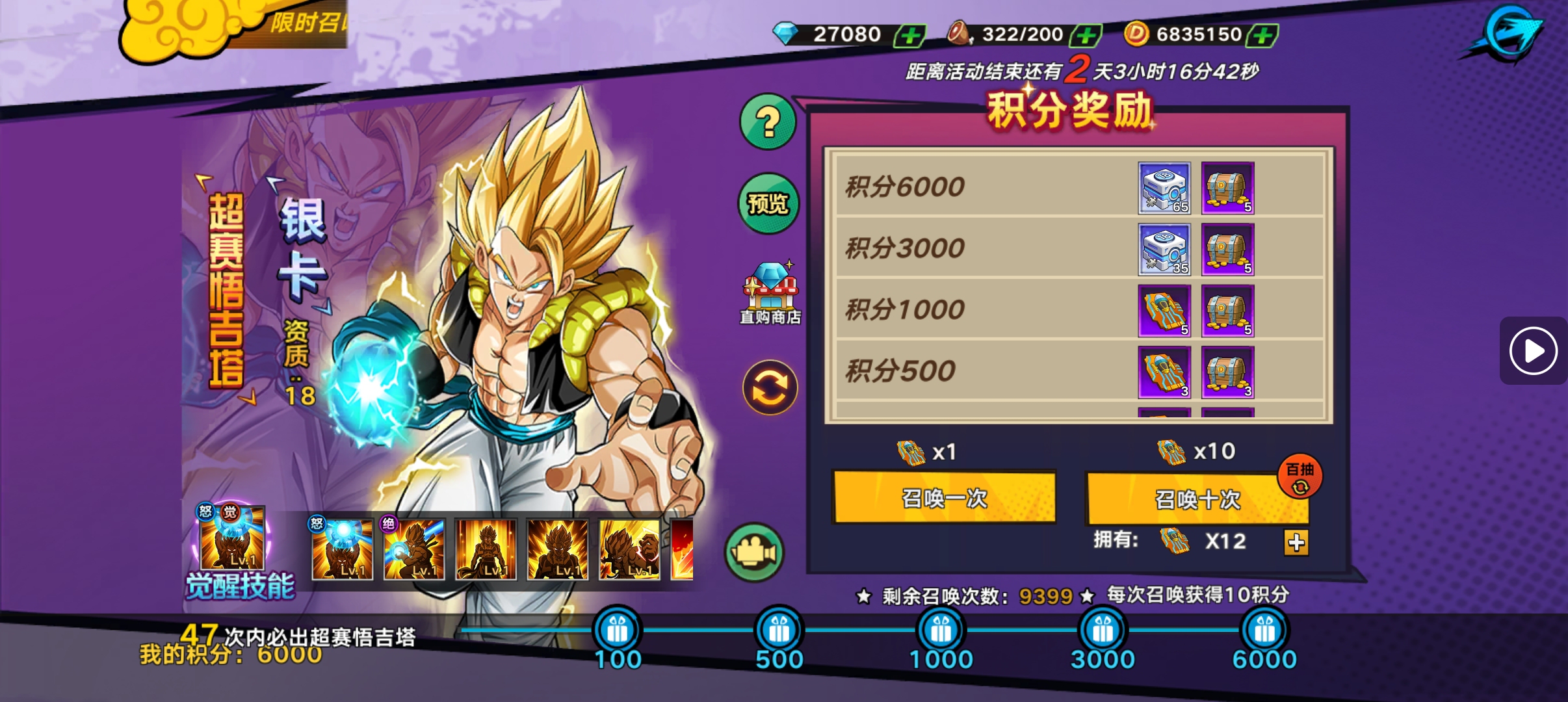The image size is (1568, 702).
Task: Tap the orange refresh arrows button
Action: (x=770, y=388)
